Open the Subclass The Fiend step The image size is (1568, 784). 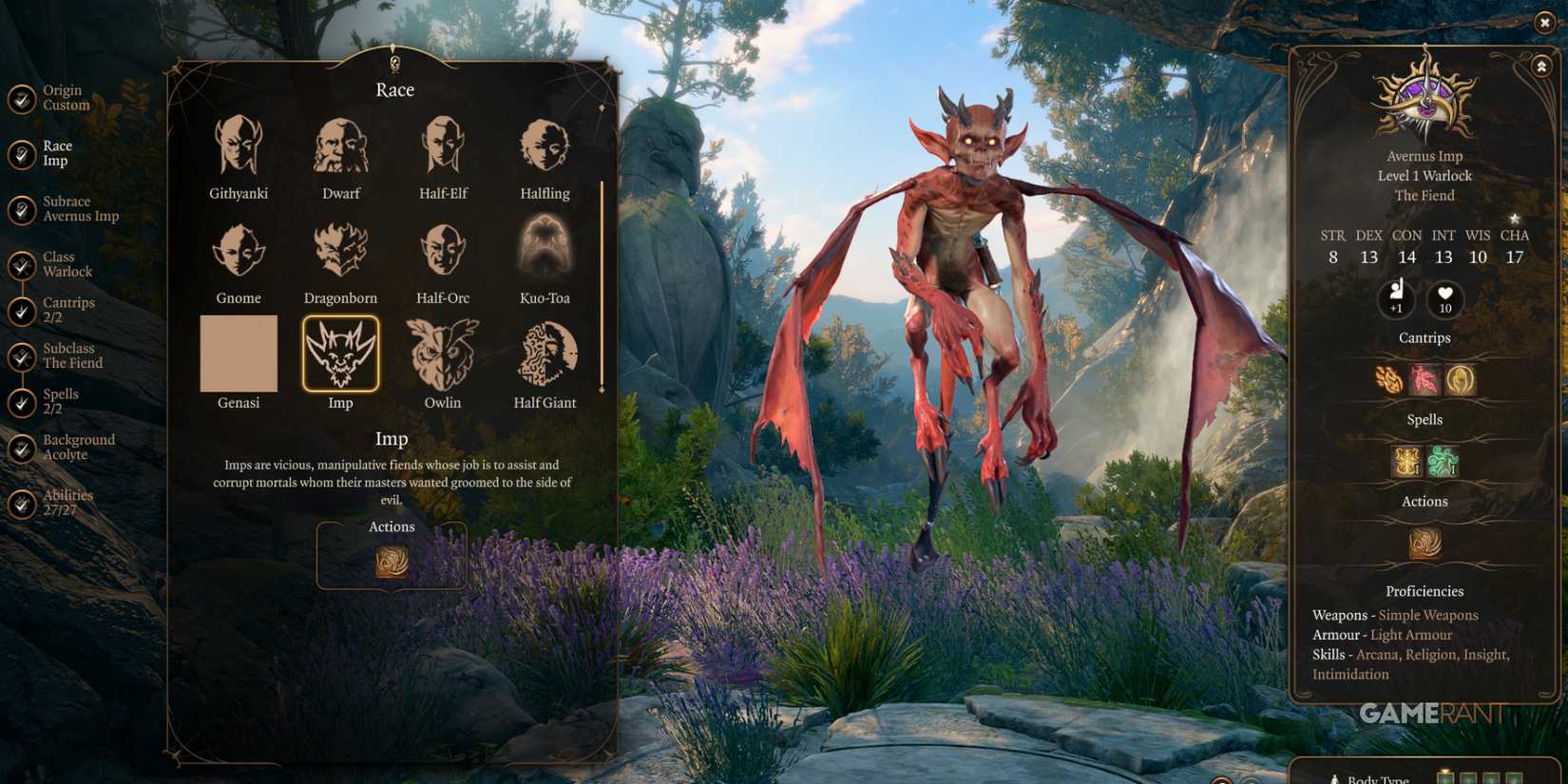(x=23, y=354)
